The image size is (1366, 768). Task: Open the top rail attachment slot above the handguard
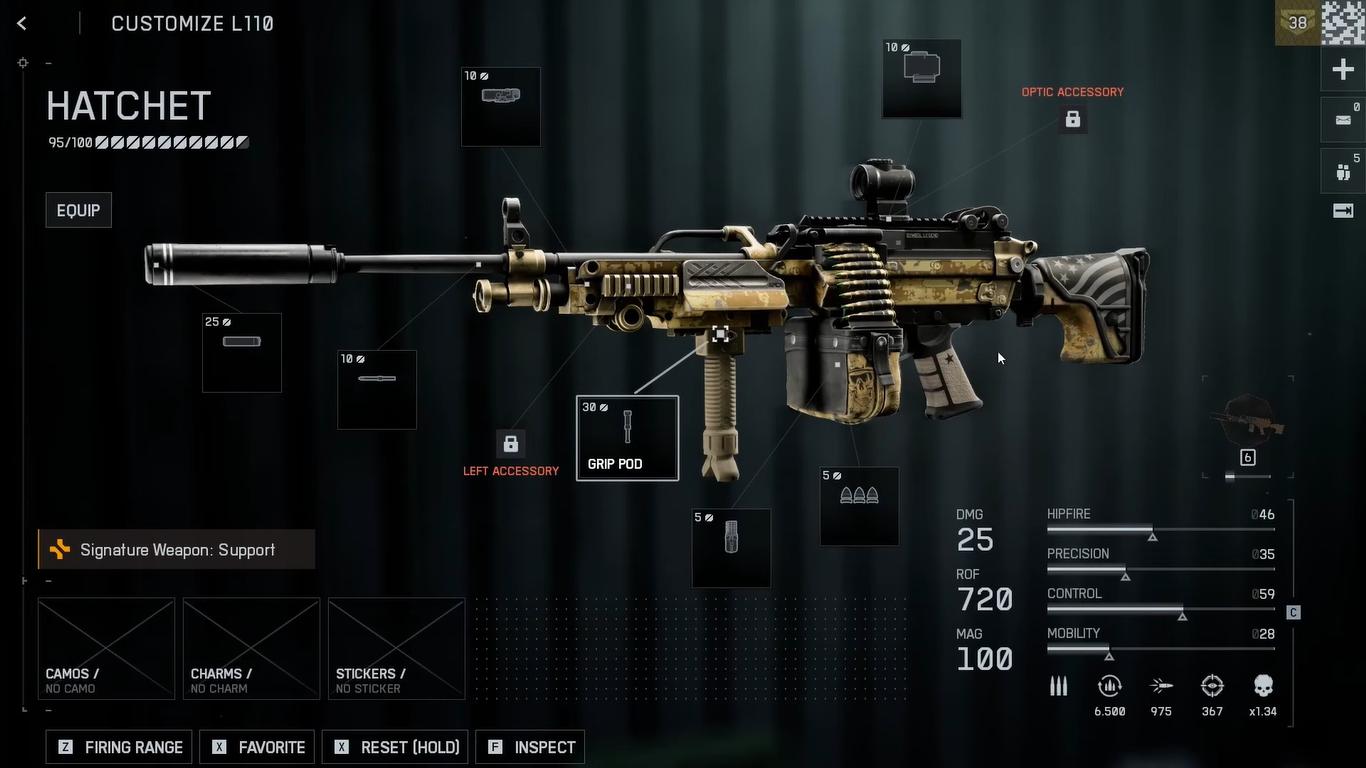(x=501, y=106)
